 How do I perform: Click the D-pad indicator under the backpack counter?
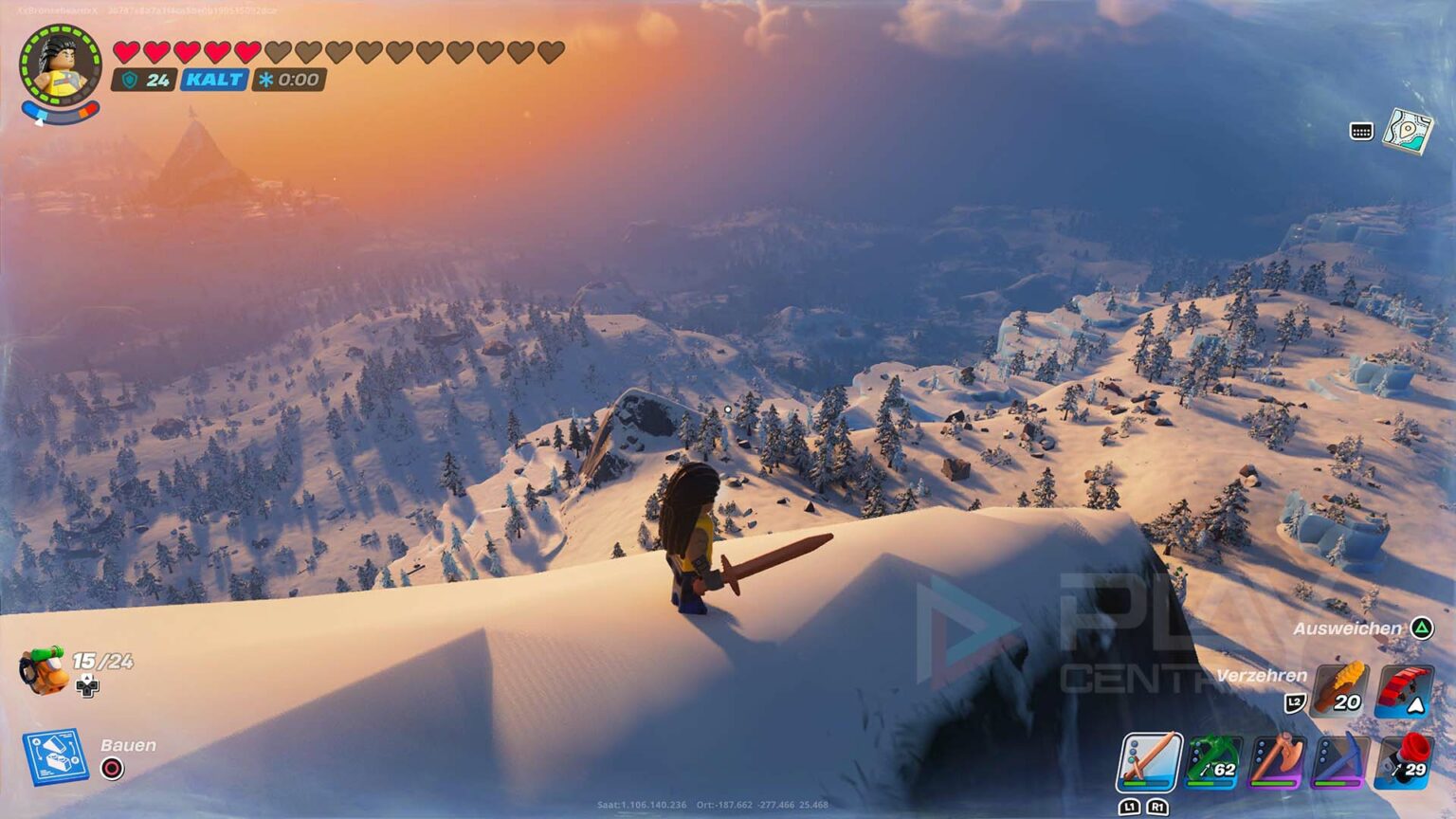pos(87,686)
